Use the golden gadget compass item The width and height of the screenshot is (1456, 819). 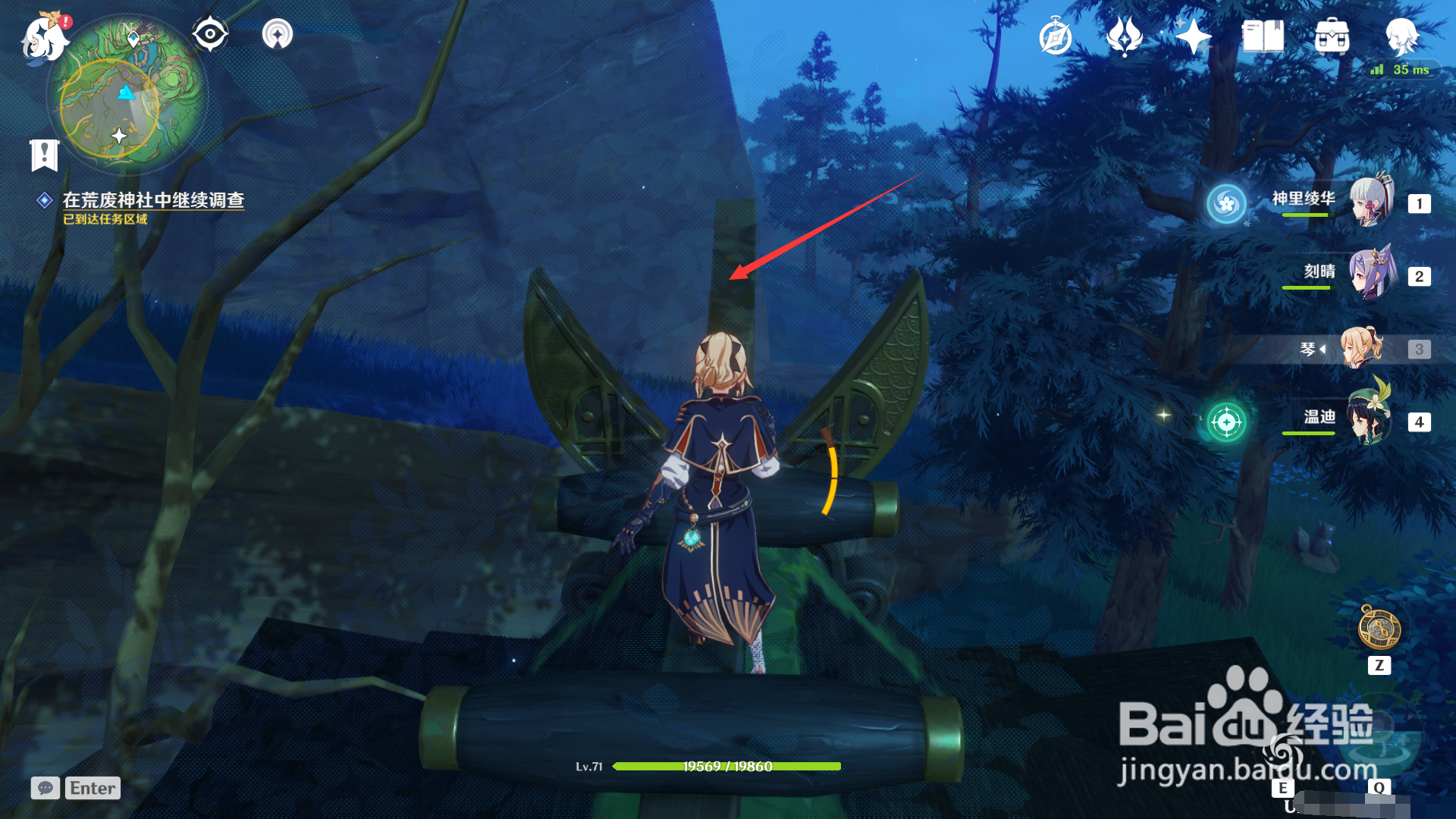1379,629
